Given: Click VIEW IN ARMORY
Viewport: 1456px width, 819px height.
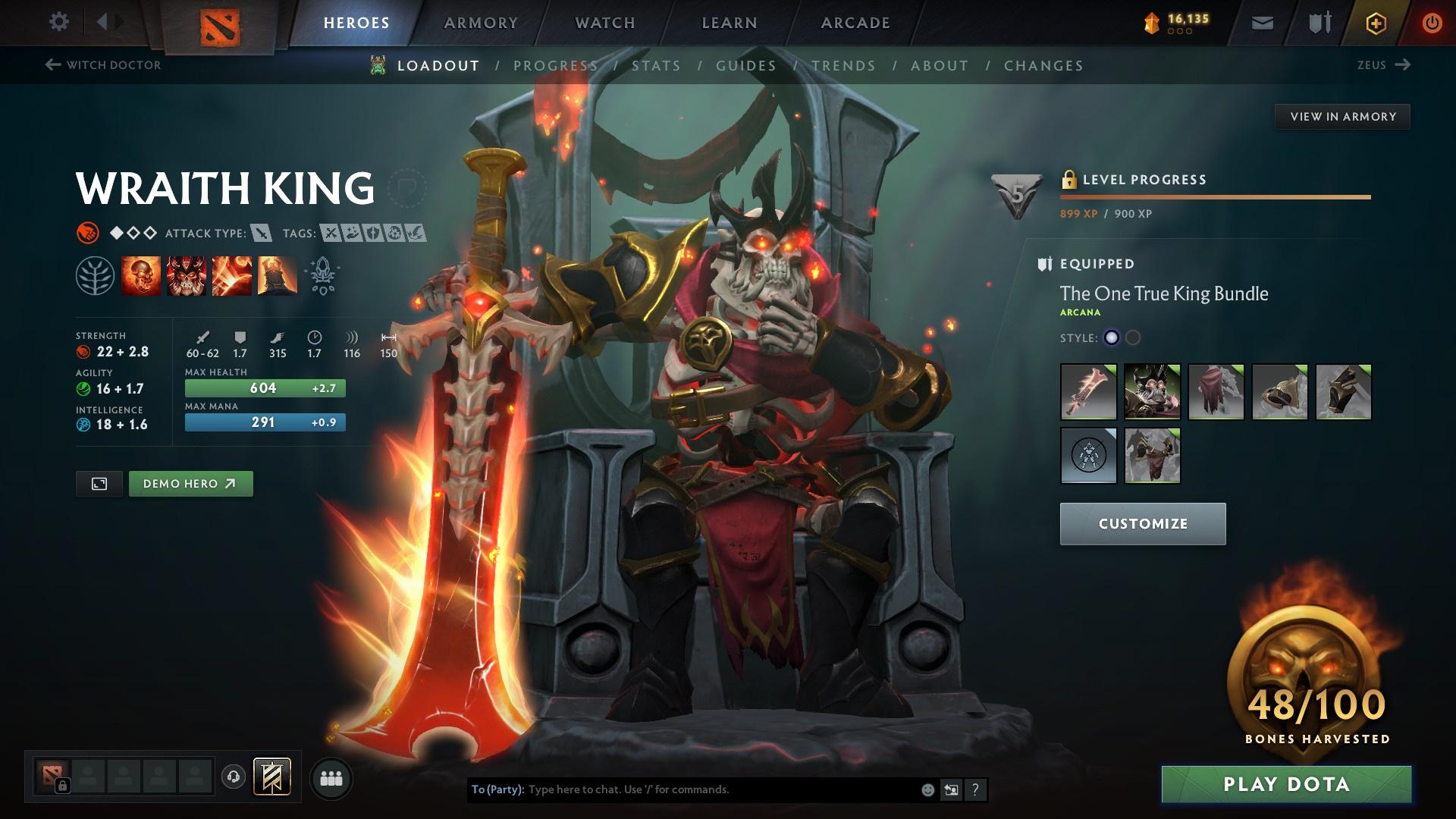Looking at the screenshot, I should click(x=1342, y=116).
